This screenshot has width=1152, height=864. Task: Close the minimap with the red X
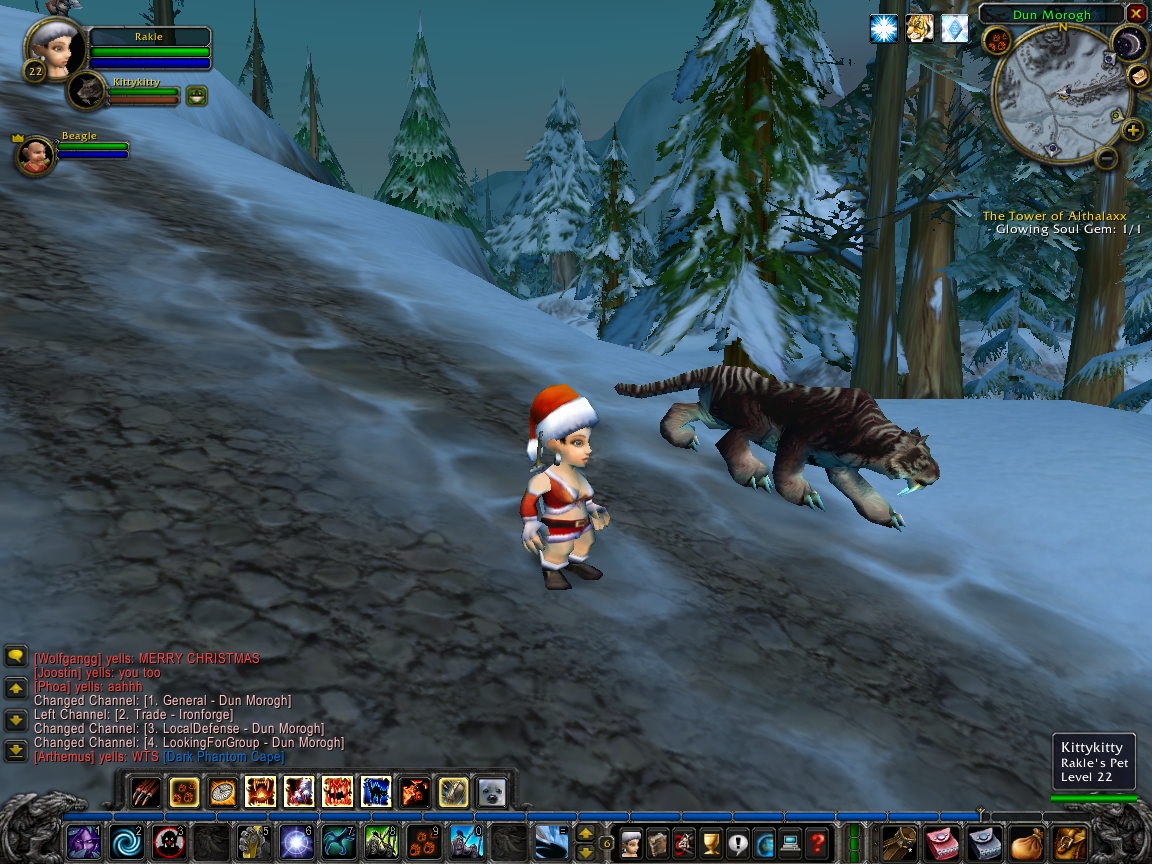tap(1135, 14)
